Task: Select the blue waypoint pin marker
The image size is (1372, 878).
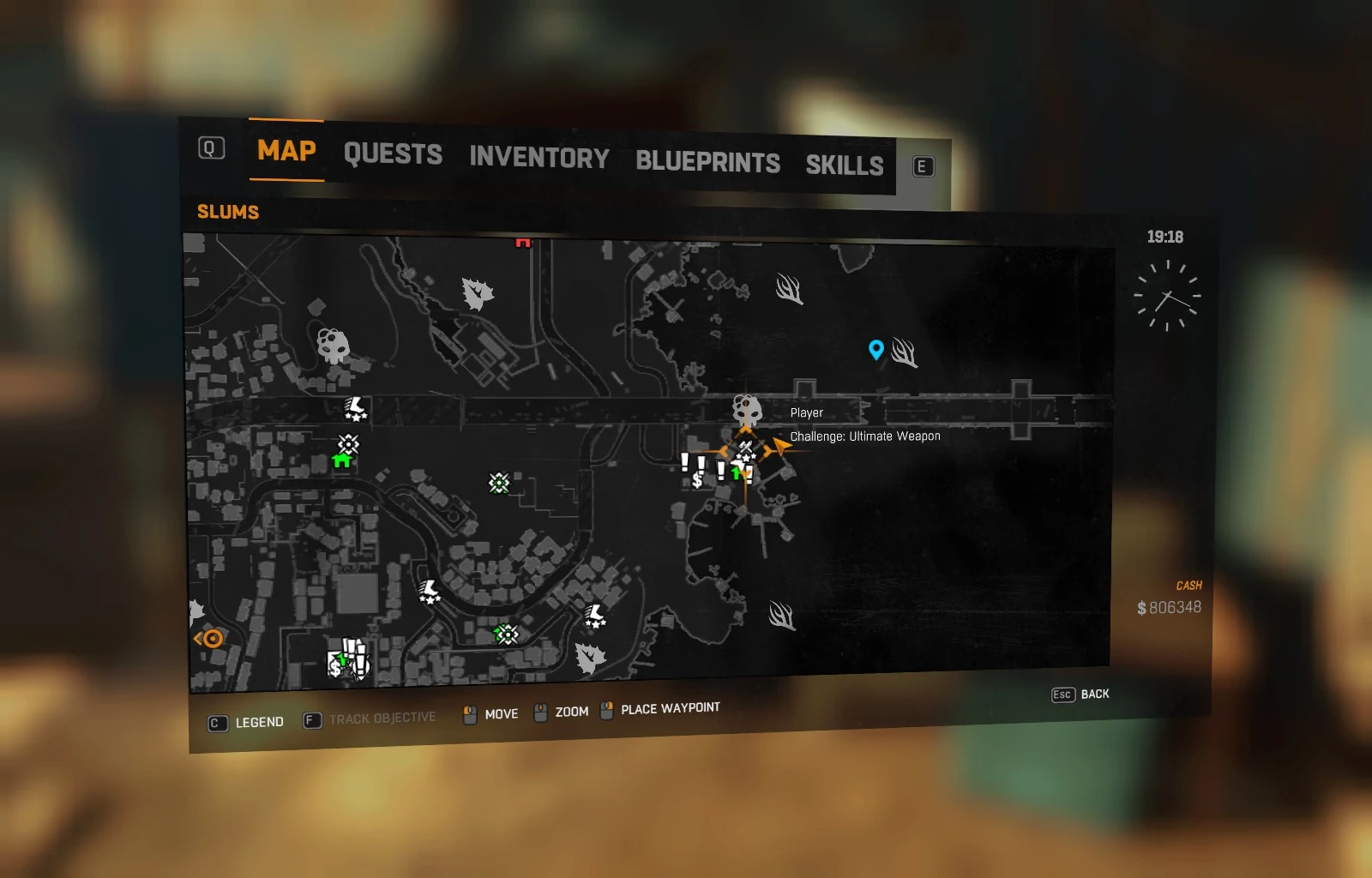Action: pos(876,349)
